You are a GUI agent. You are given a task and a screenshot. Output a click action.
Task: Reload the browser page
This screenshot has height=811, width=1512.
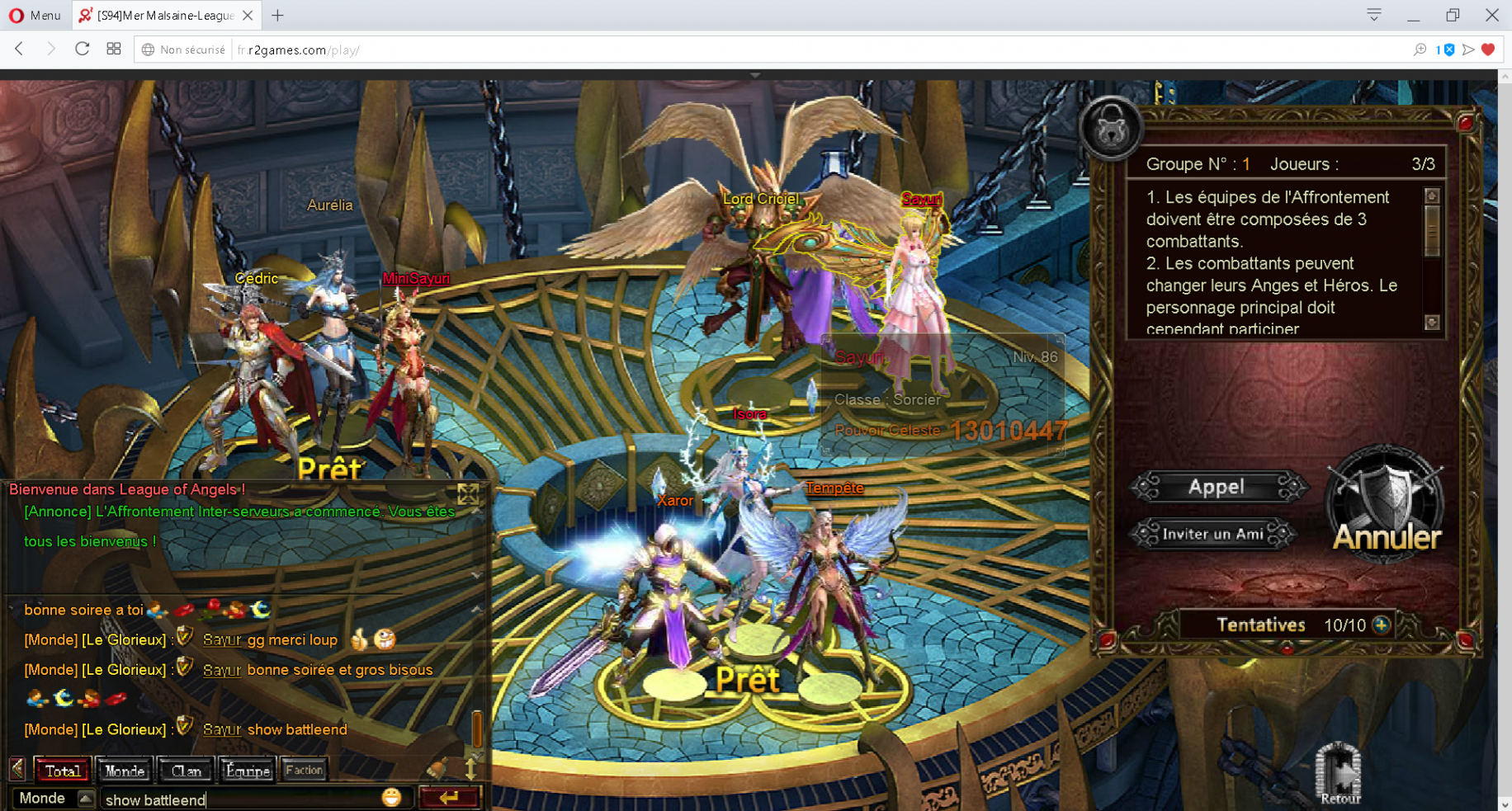[x=82, y=50]
